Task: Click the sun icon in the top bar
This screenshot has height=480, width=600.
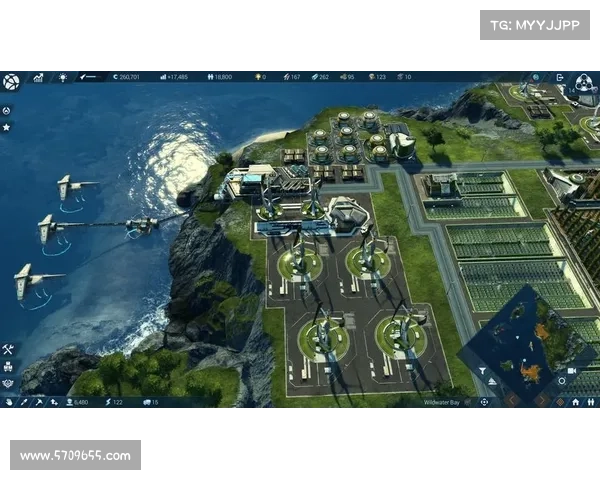Action: click(x=63, y=77)
